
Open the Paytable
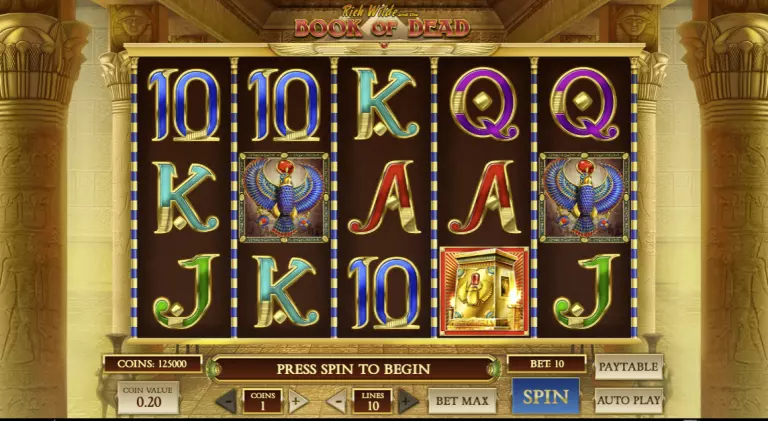point(628,367)
